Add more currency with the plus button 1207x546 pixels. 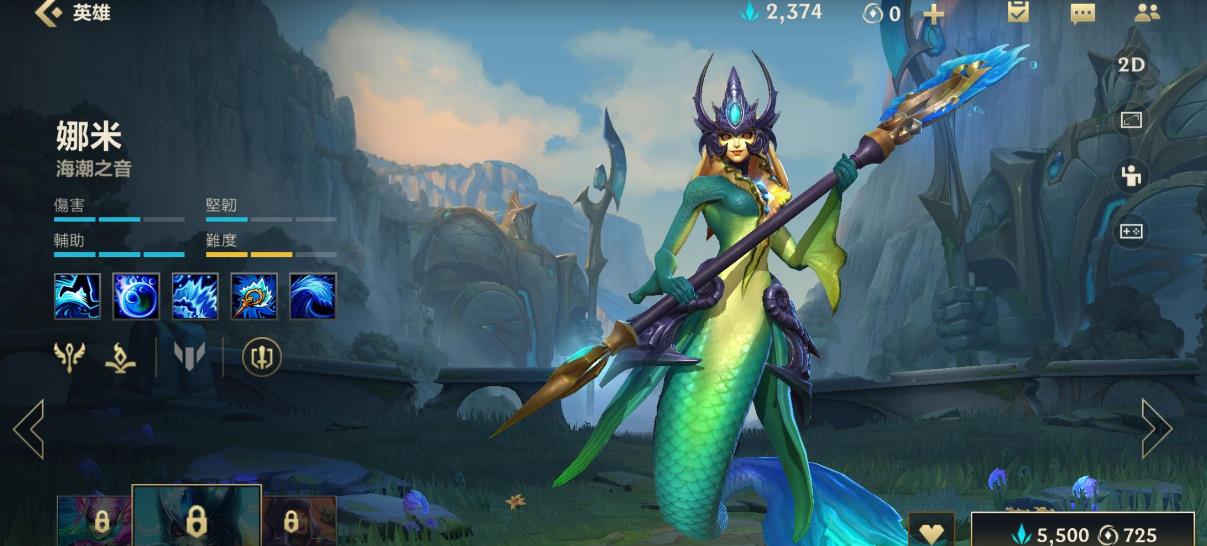click(932, 13)
